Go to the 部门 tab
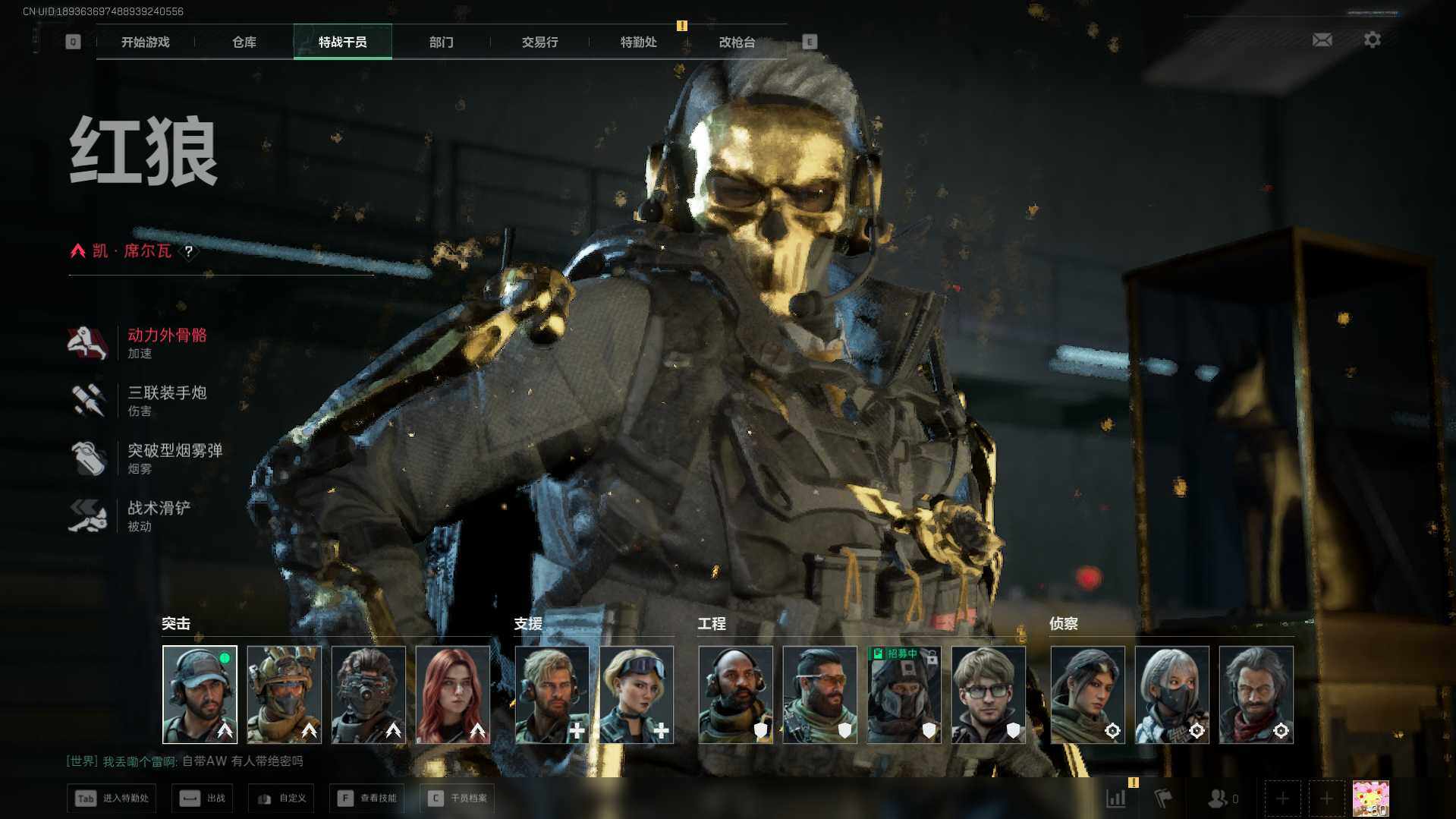 441,42
